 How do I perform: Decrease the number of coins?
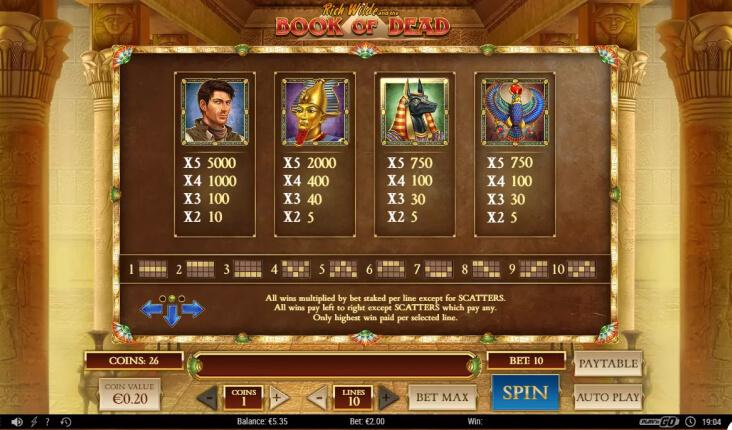(x=207, y=397)
